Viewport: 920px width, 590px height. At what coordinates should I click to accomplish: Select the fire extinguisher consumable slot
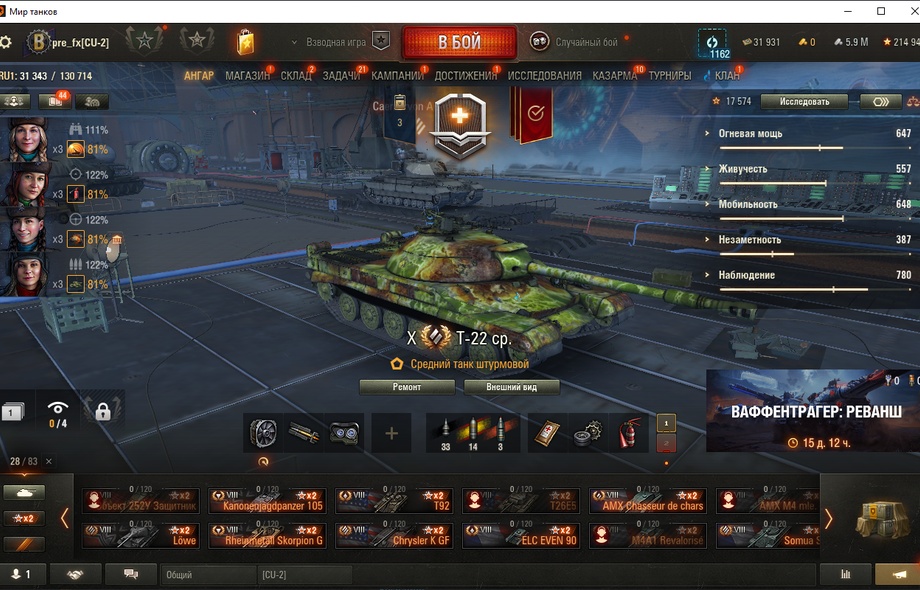click(629, 433)
